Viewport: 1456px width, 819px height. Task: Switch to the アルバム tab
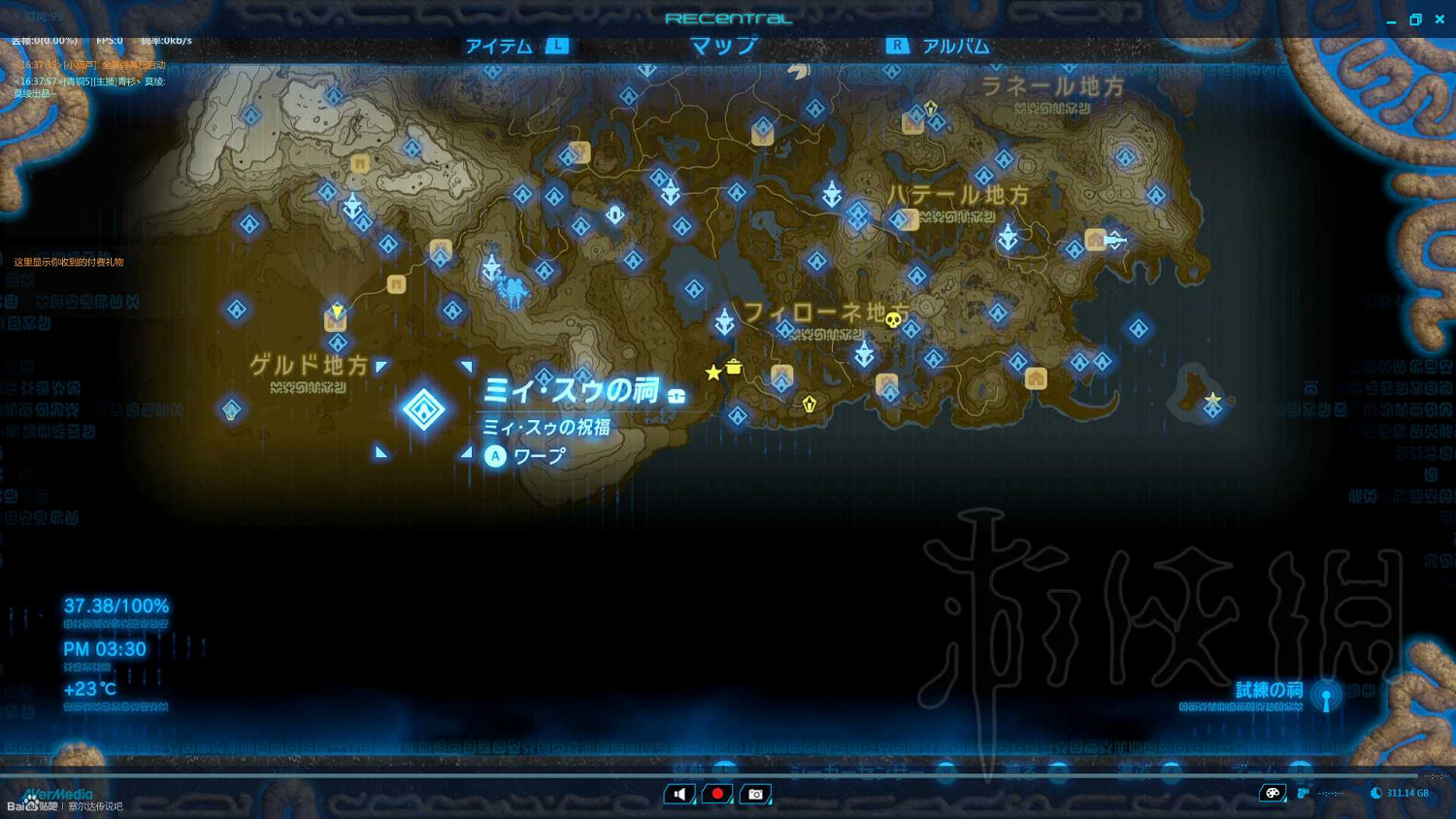coord(957,46)
